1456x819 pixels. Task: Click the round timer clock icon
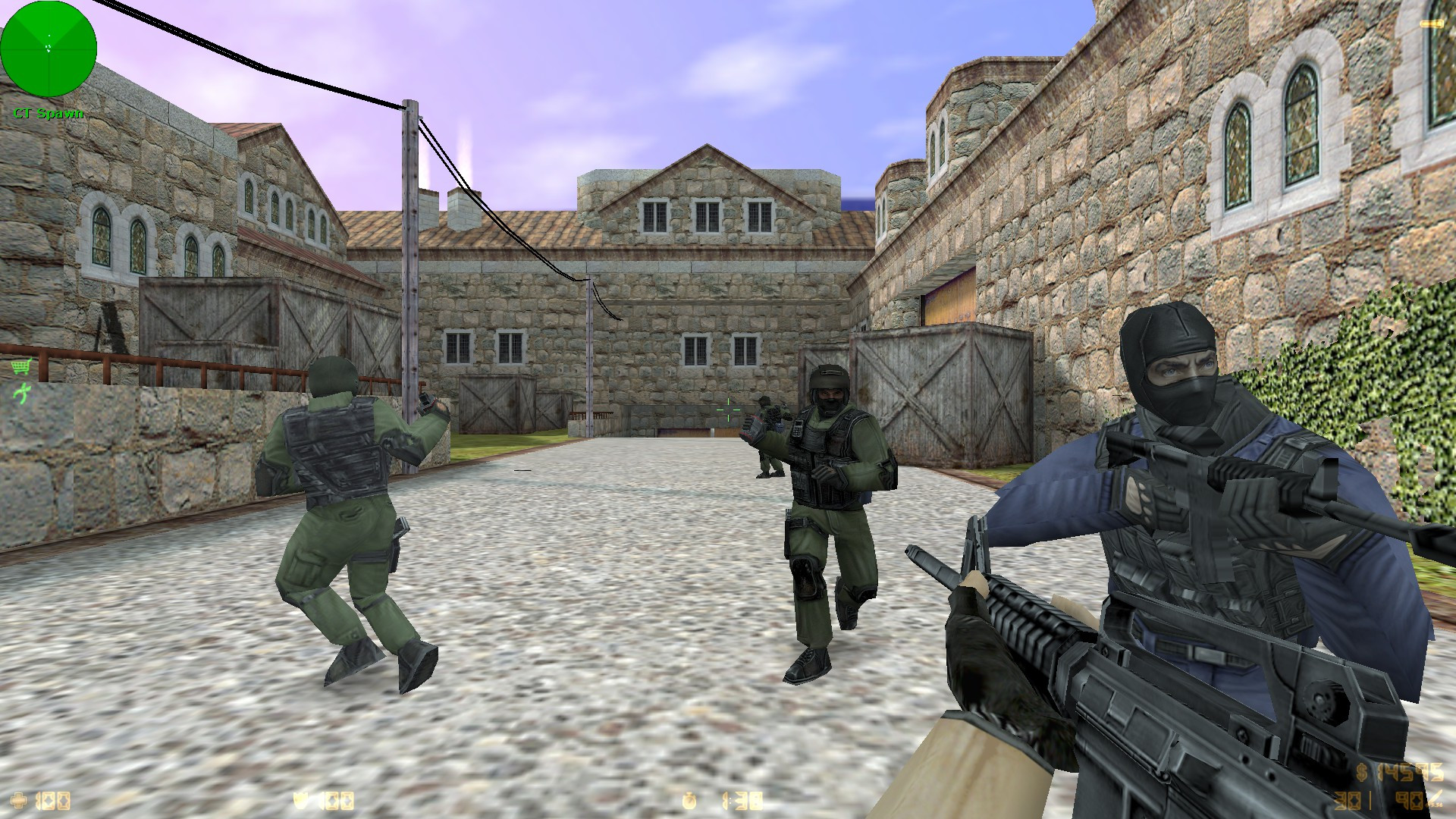(x=689, y=802)
